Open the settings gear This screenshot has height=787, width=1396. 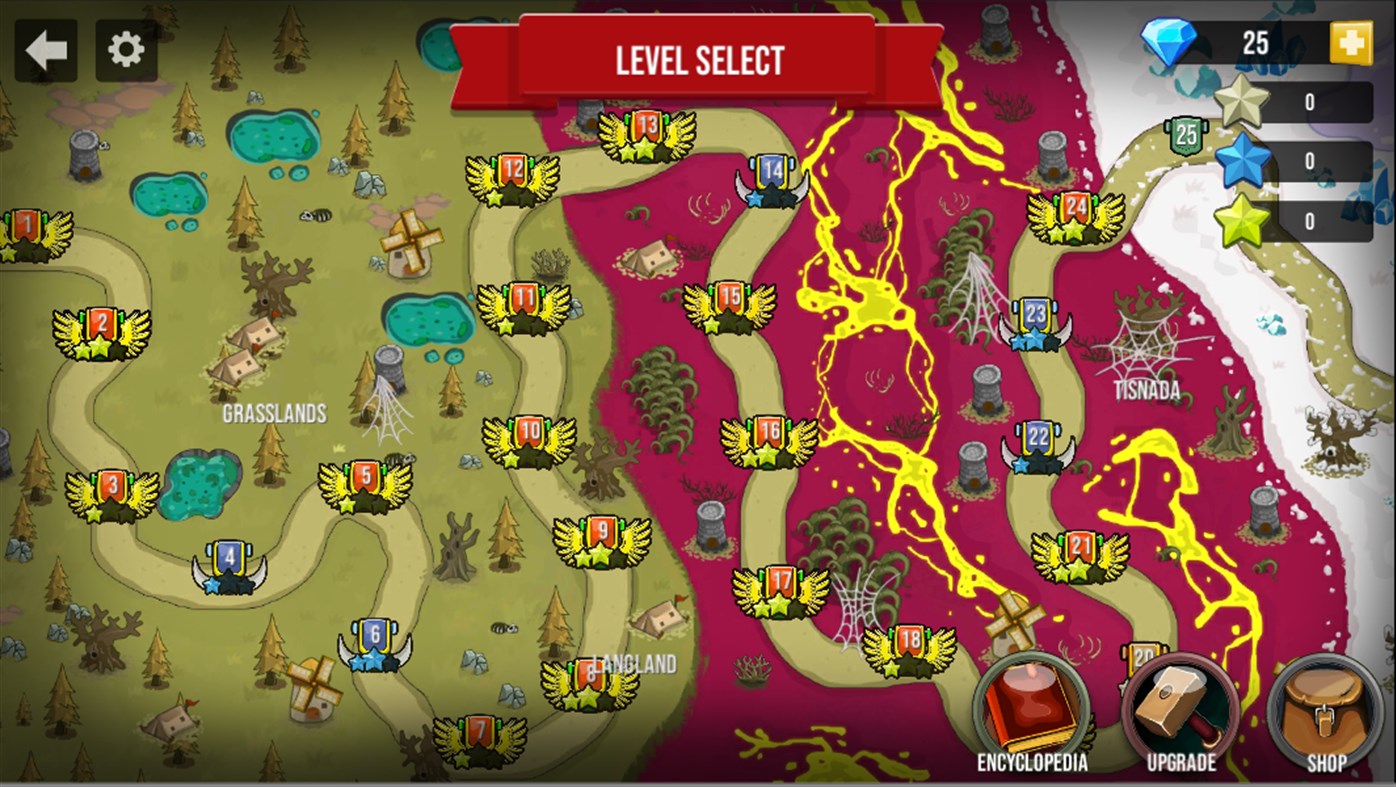(x=127, y=48)
